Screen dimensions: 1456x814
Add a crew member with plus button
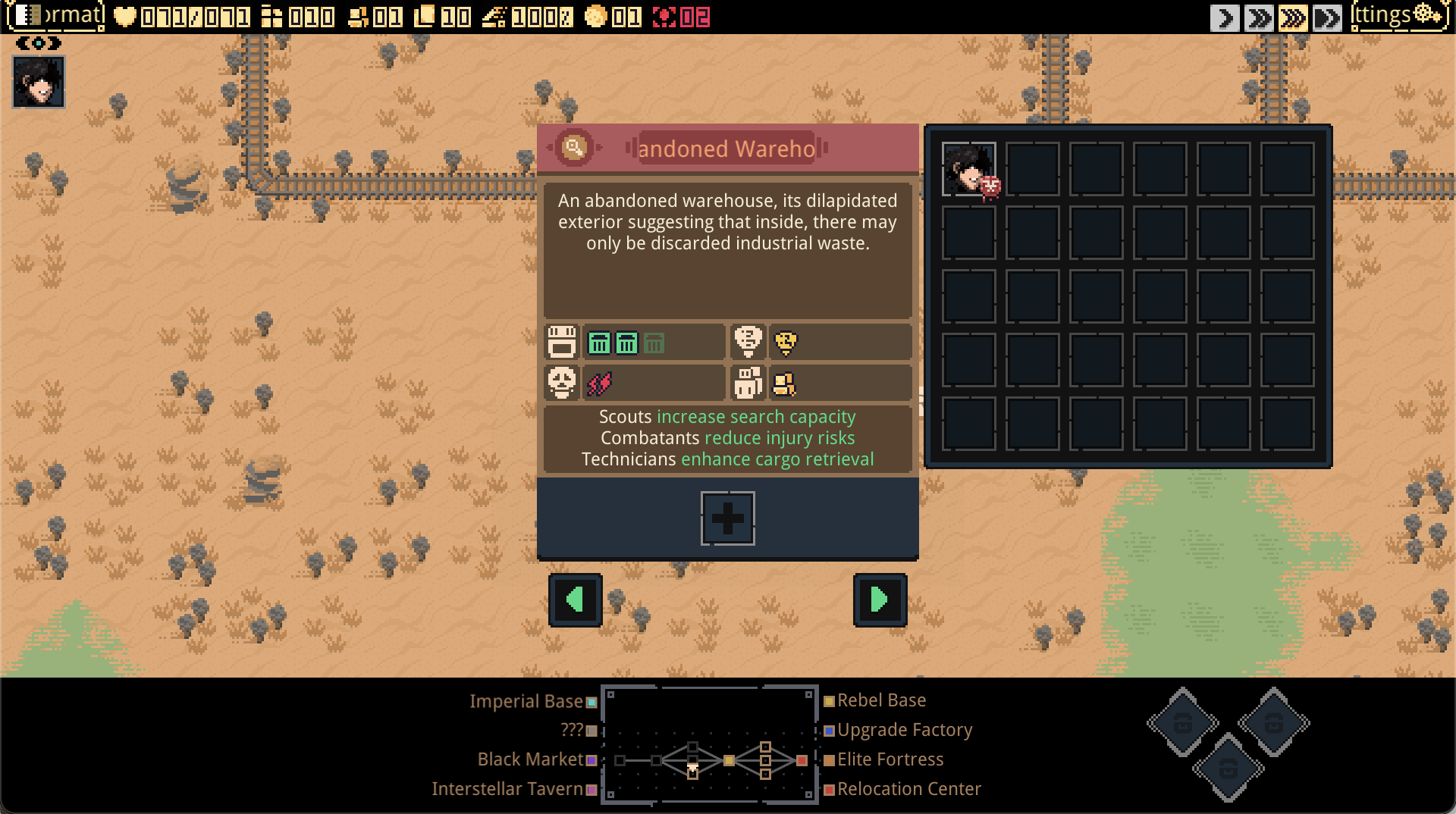[727, 518]
